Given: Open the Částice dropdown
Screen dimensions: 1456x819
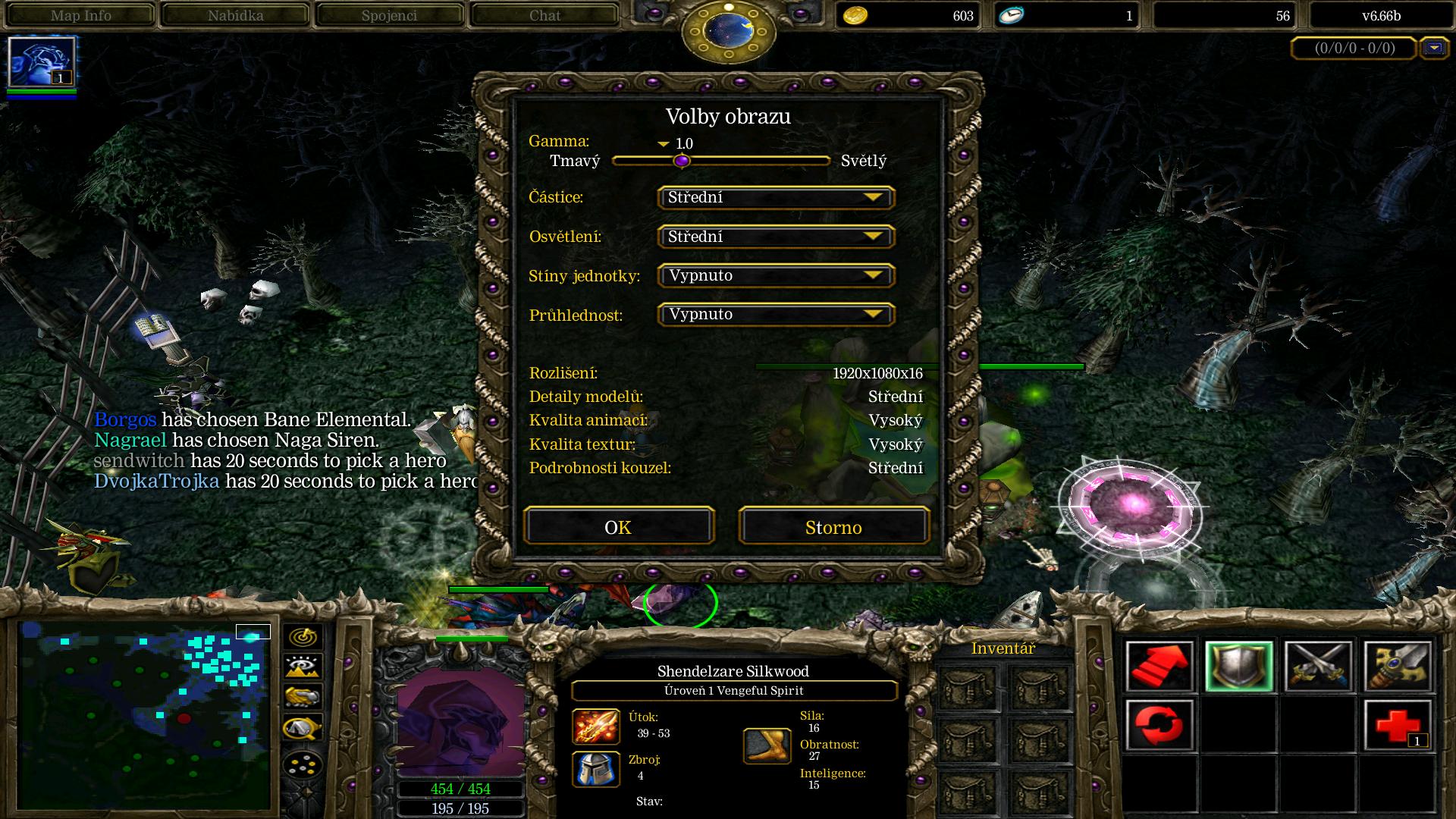Looking at the screenshot, I should 776,198.
